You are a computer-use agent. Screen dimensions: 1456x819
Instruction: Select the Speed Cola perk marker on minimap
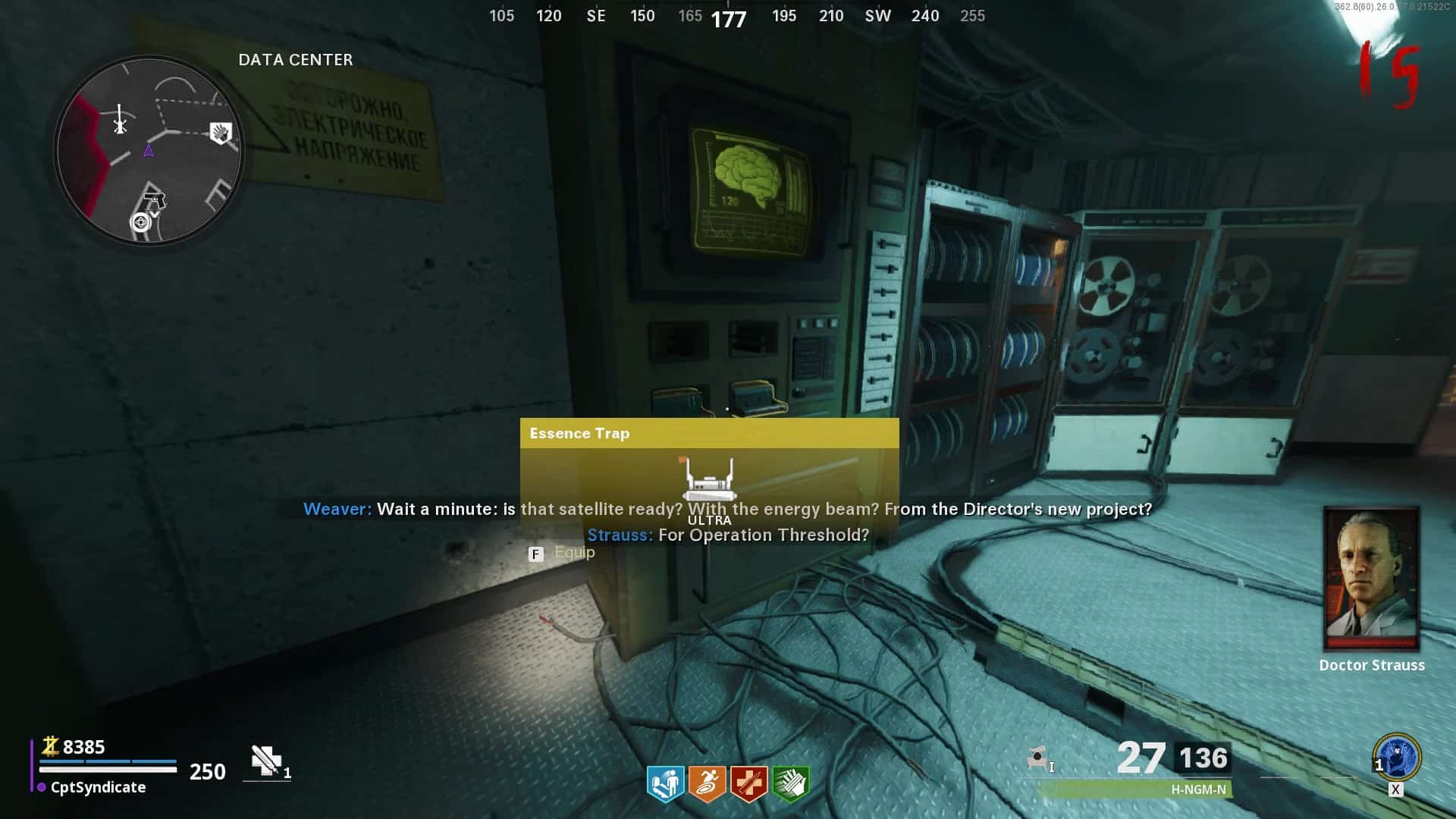tap(220, 133)
